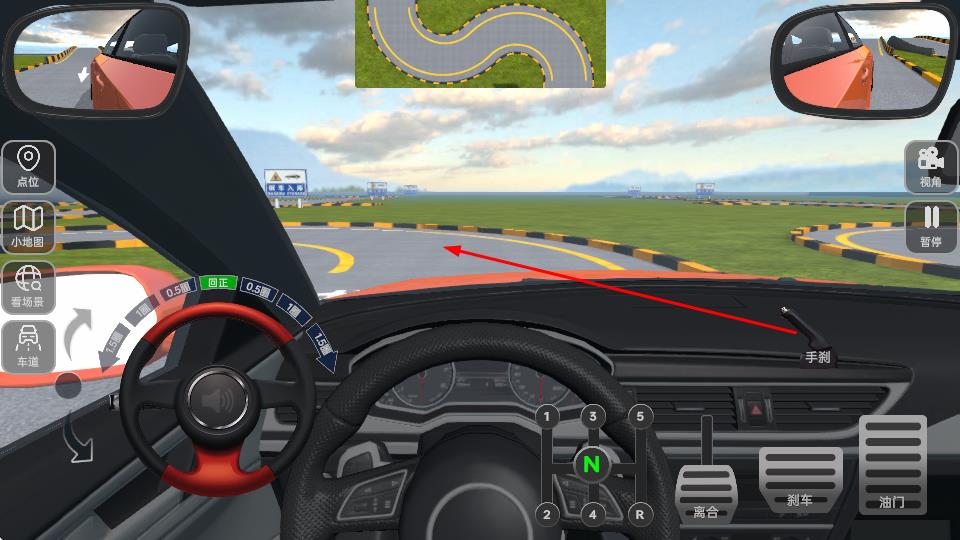The height and width of the screenshot is (540, 960).
Task: Pause the game with 暂停 button
Action: tap(931, 226)
